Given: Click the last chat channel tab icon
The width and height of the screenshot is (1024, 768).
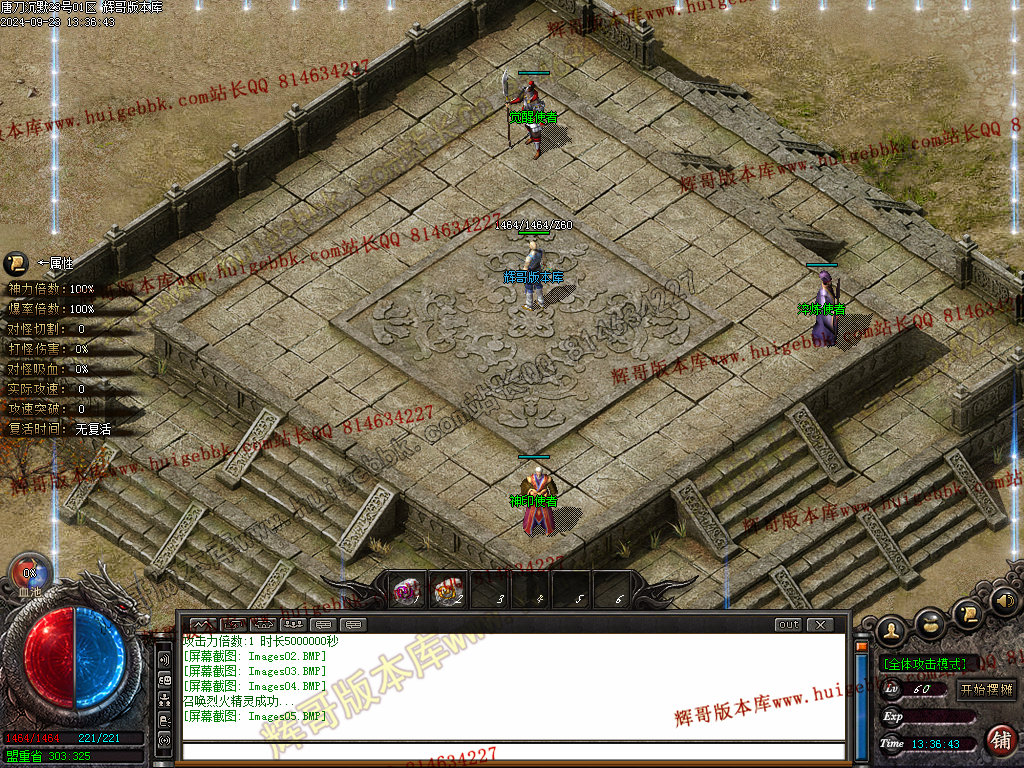Looking at the screenshot, I should point(354,624).
